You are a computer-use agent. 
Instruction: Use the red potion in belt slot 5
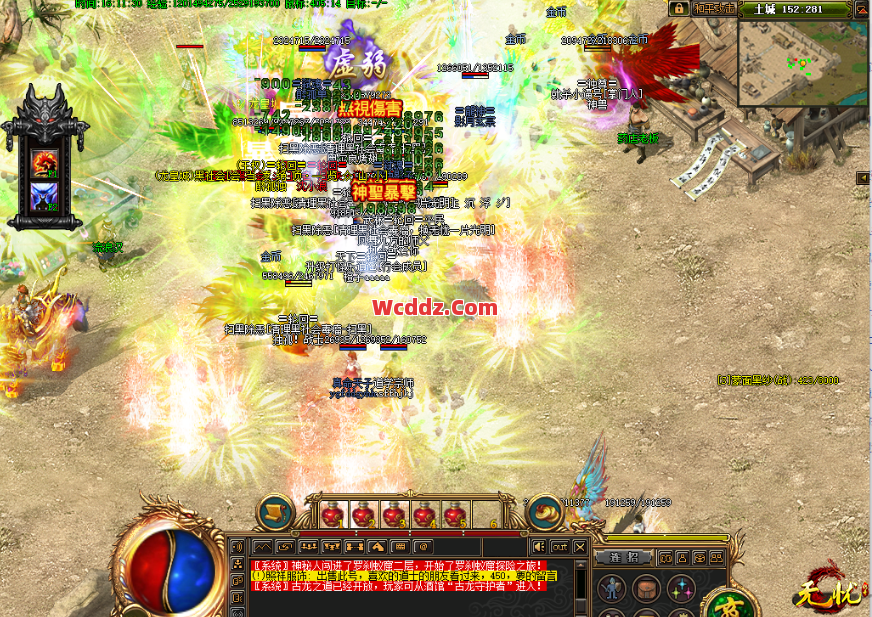point(454,516)
